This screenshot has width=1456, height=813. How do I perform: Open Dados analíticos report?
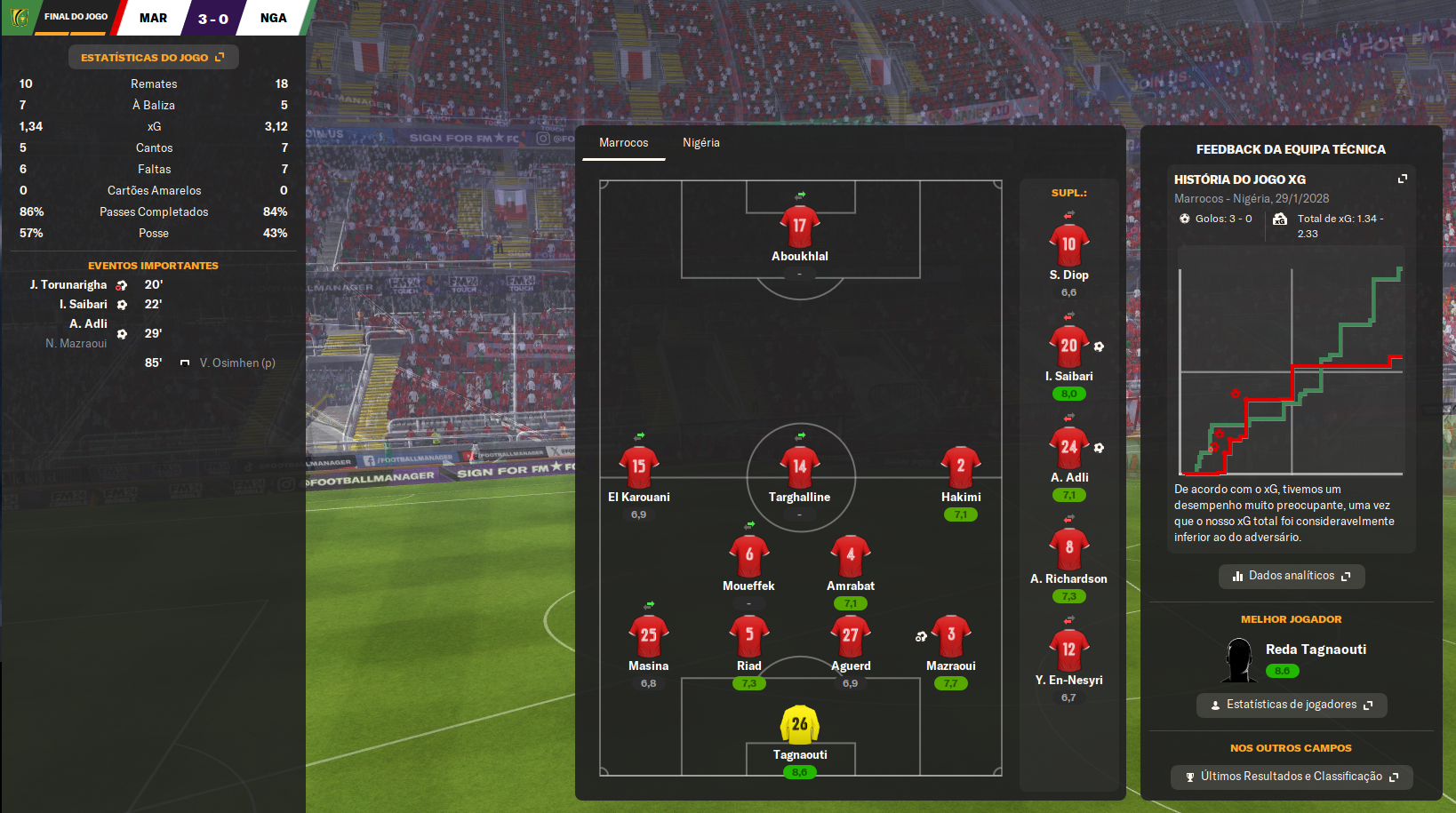click(1291, 576)
